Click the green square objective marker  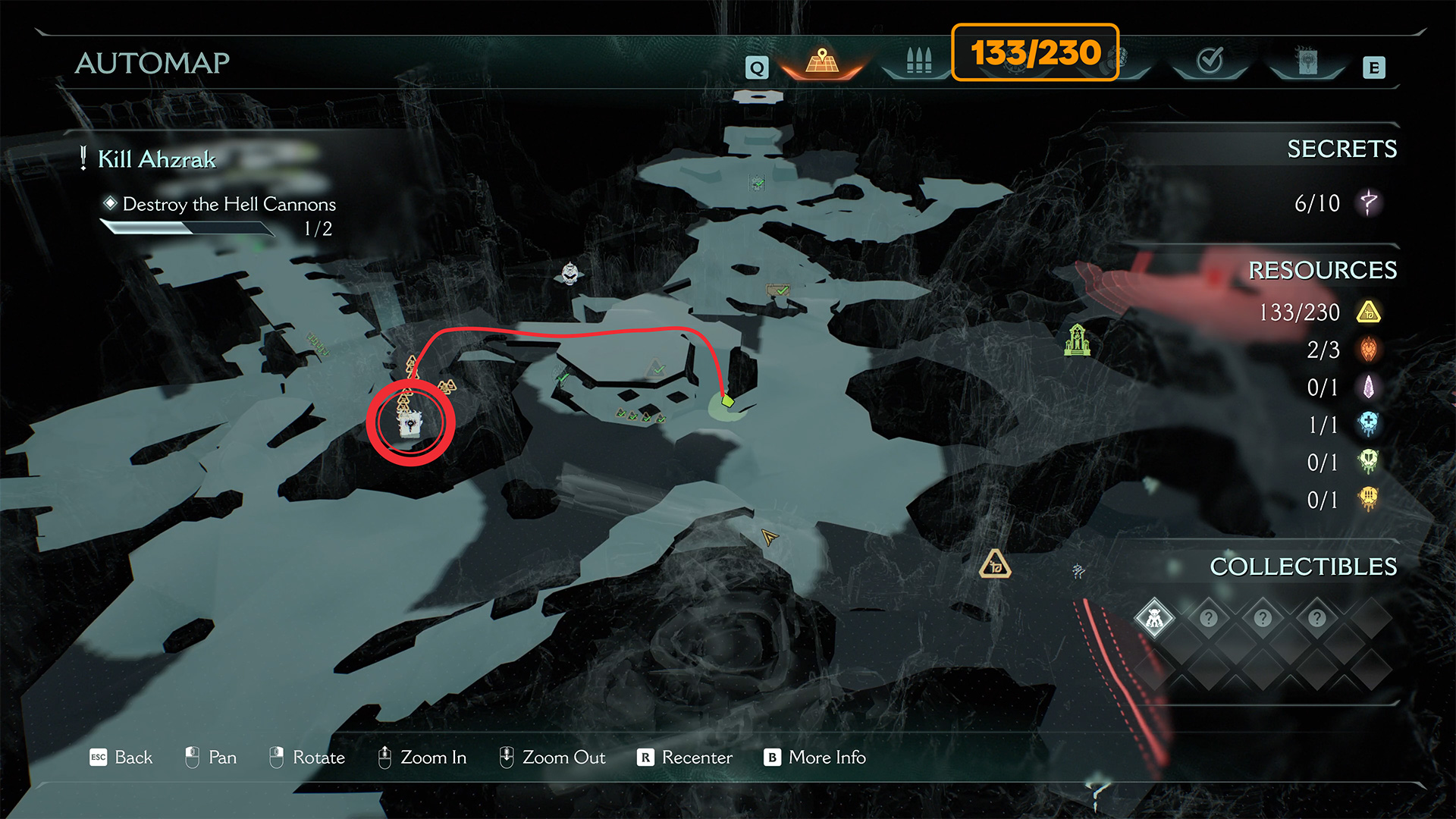click(x=728, y=400)
